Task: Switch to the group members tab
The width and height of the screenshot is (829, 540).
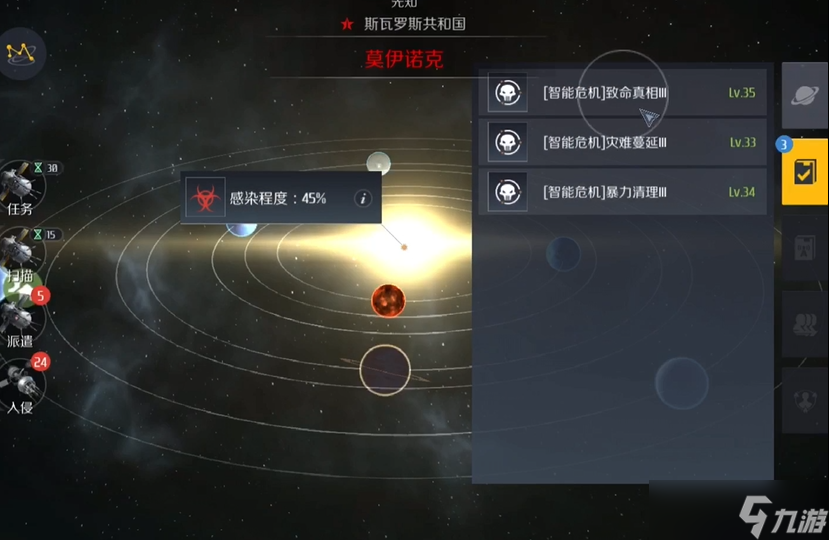Action: 804,324
